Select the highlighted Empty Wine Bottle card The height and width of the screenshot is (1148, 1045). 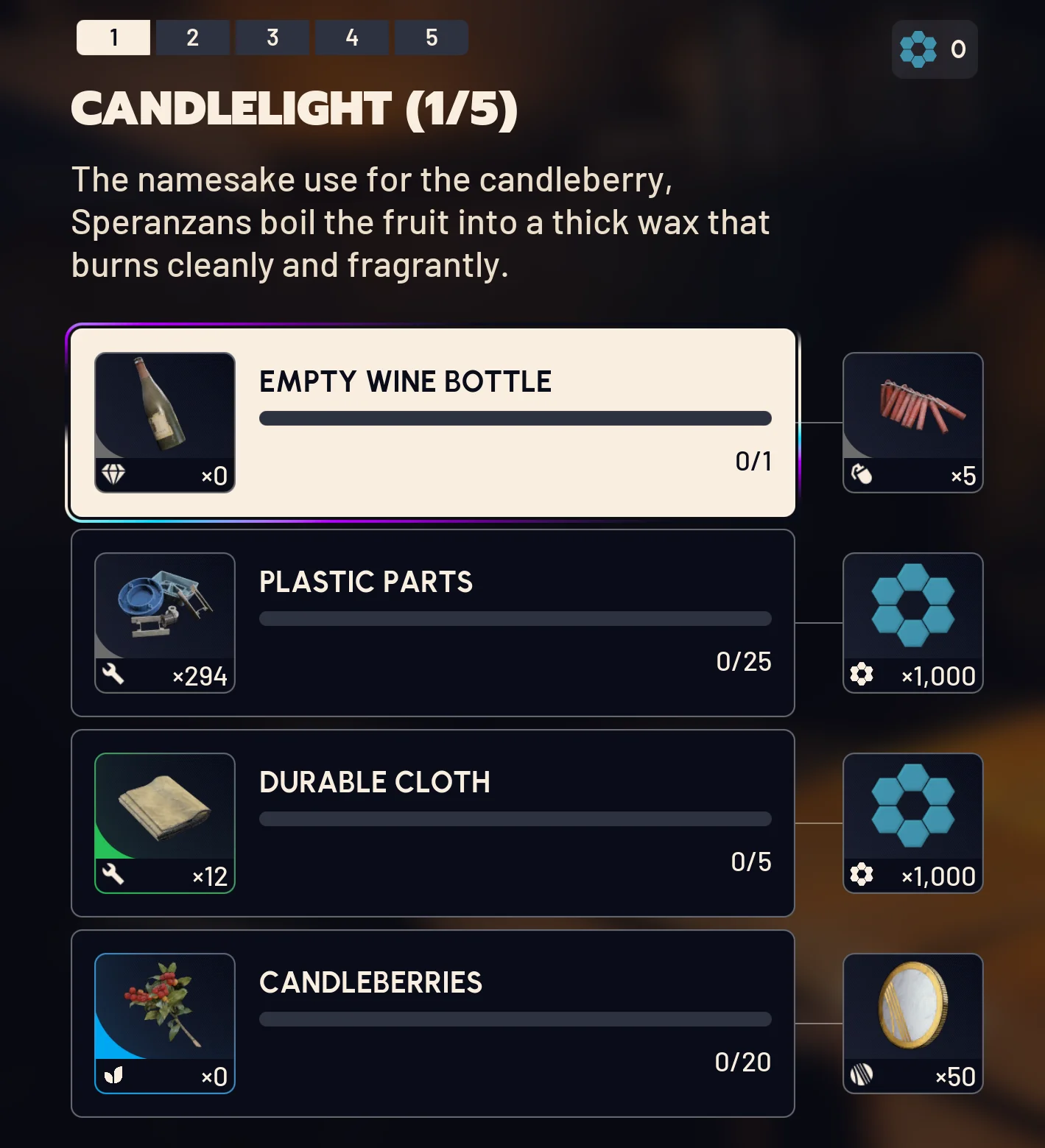pyautogui.click(x=432, y=421)
